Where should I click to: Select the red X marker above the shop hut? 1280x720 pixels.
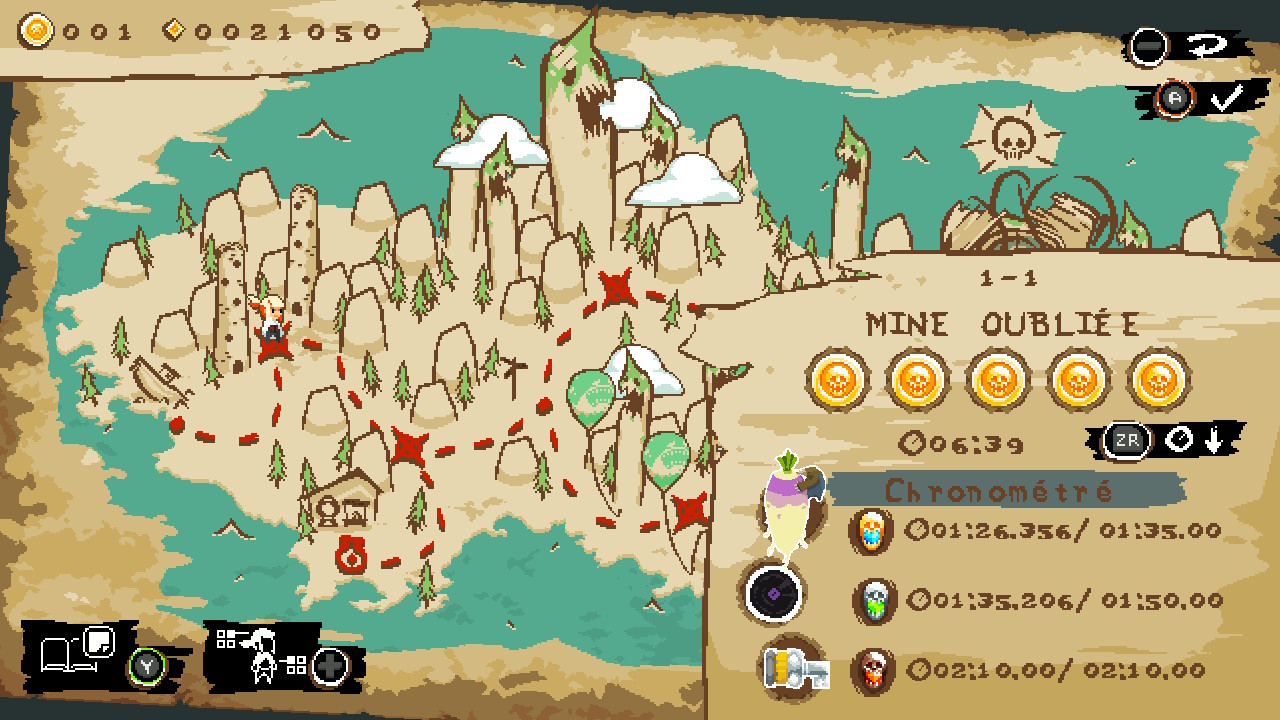tap(408, 446)
